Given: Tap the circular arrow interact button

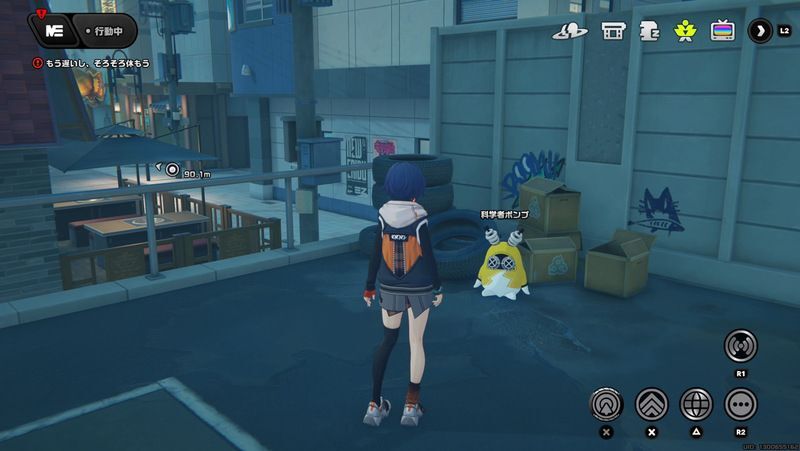Looking at the screenshot, I should [605, 404].
